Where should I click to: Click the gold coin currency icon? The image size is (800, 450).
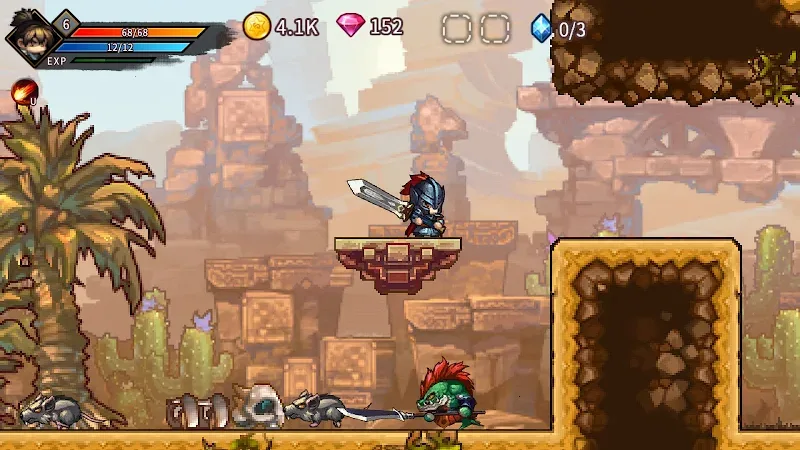(257, 26)
